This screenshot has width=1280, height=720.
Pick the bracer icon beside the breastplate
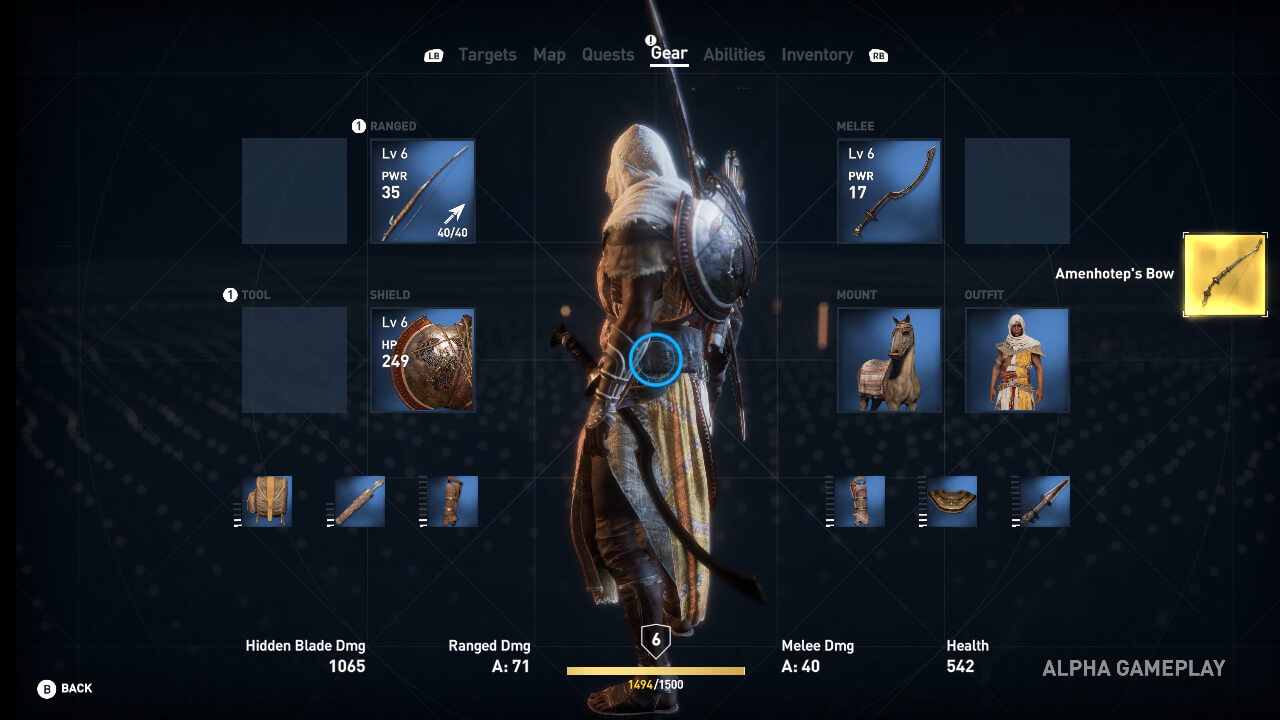860,501
